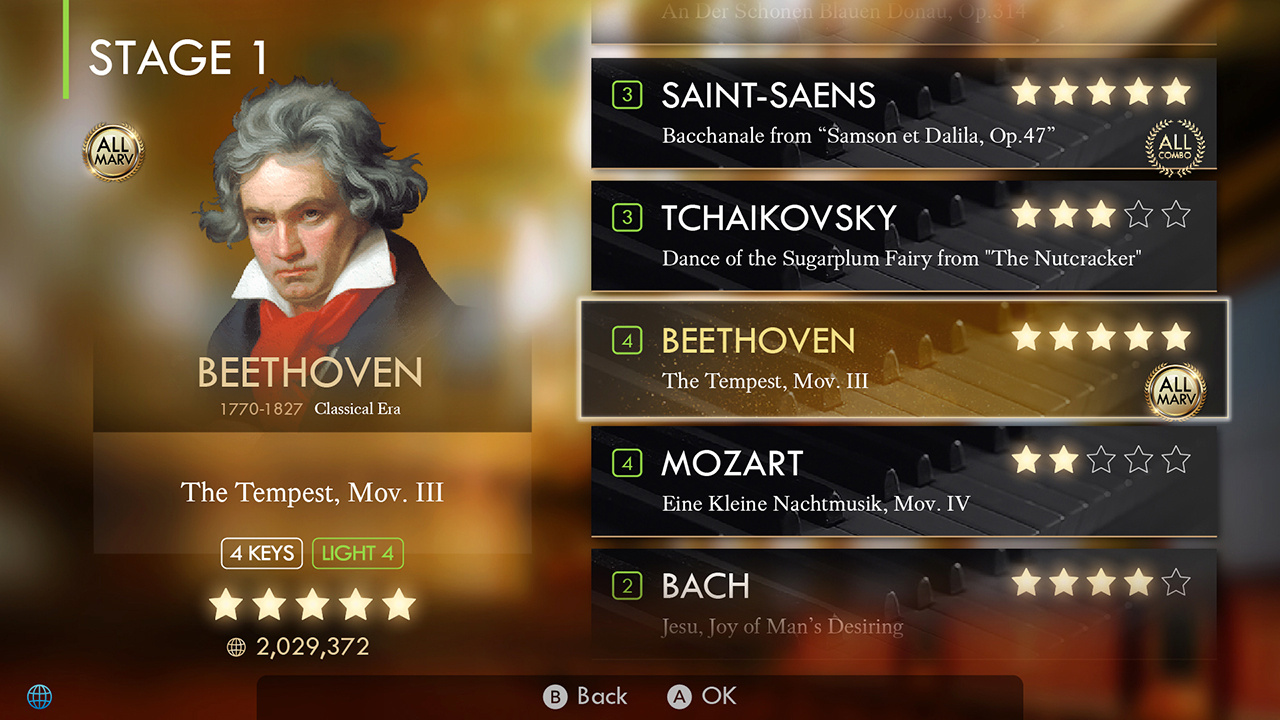Click the green level 3 box beside Tchaikovsky

(x=626, y=217)
